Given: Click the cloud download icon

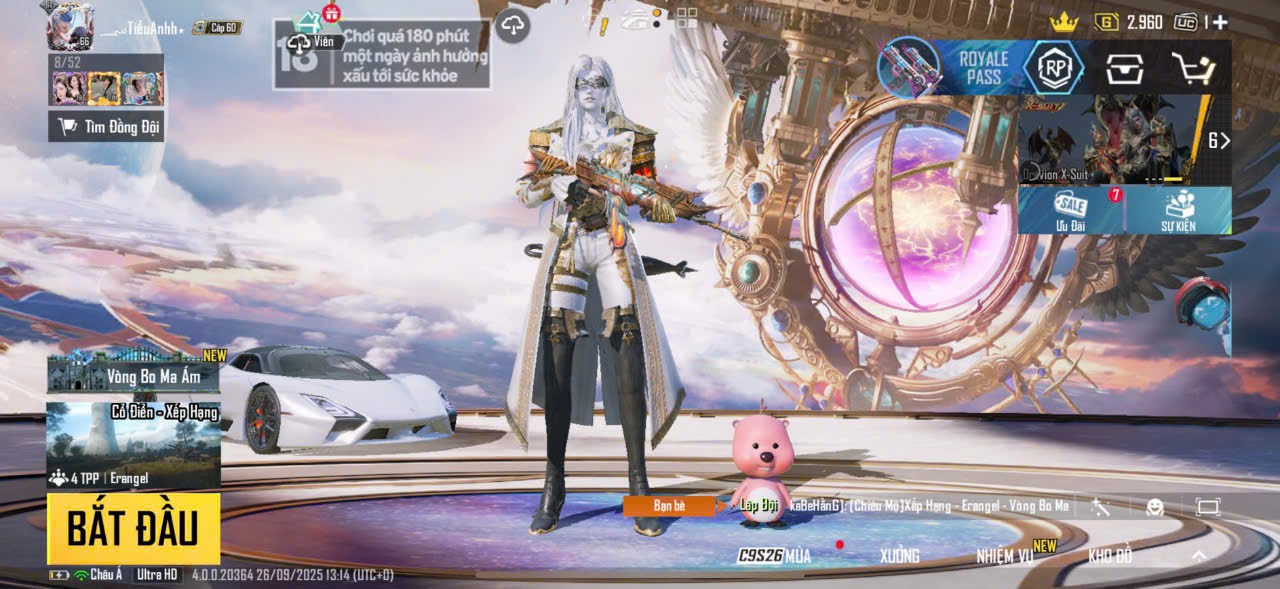Looking at the screenshot, I should [x=512, y=25].
